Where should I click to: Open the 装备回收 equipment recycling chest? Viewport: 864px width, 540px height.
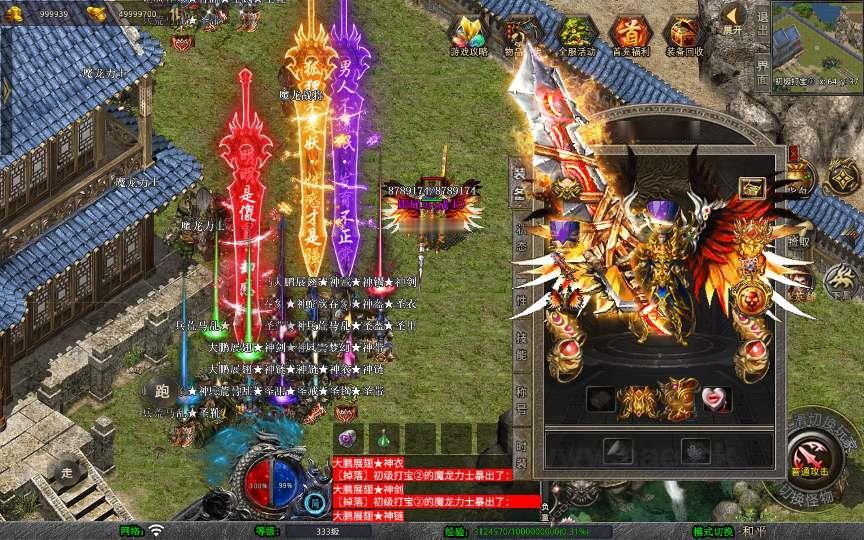point(684,35)
